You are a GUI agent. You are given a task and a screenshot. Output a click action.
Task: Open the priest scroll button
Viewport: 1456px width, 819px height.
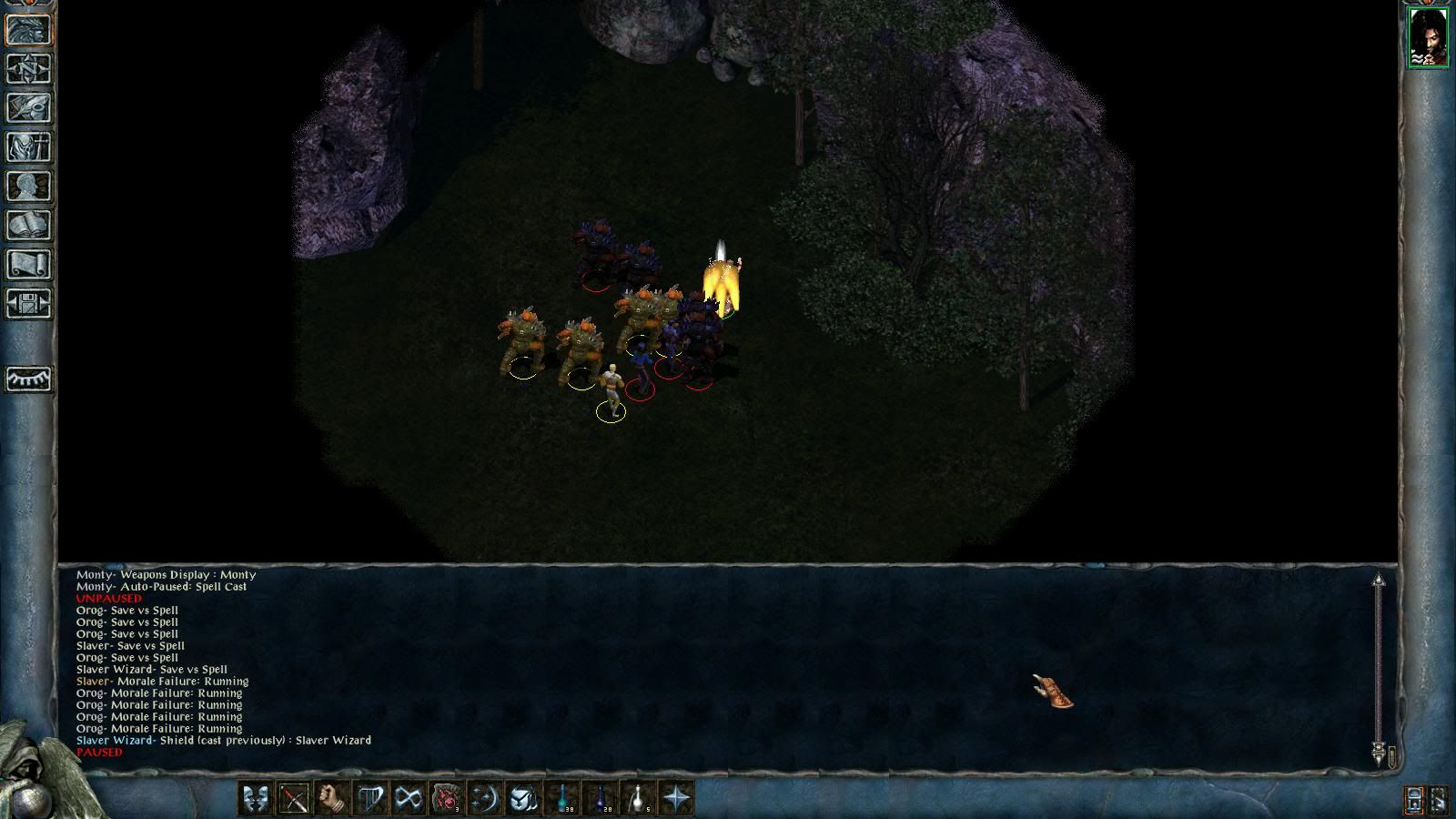click(29, 264)
